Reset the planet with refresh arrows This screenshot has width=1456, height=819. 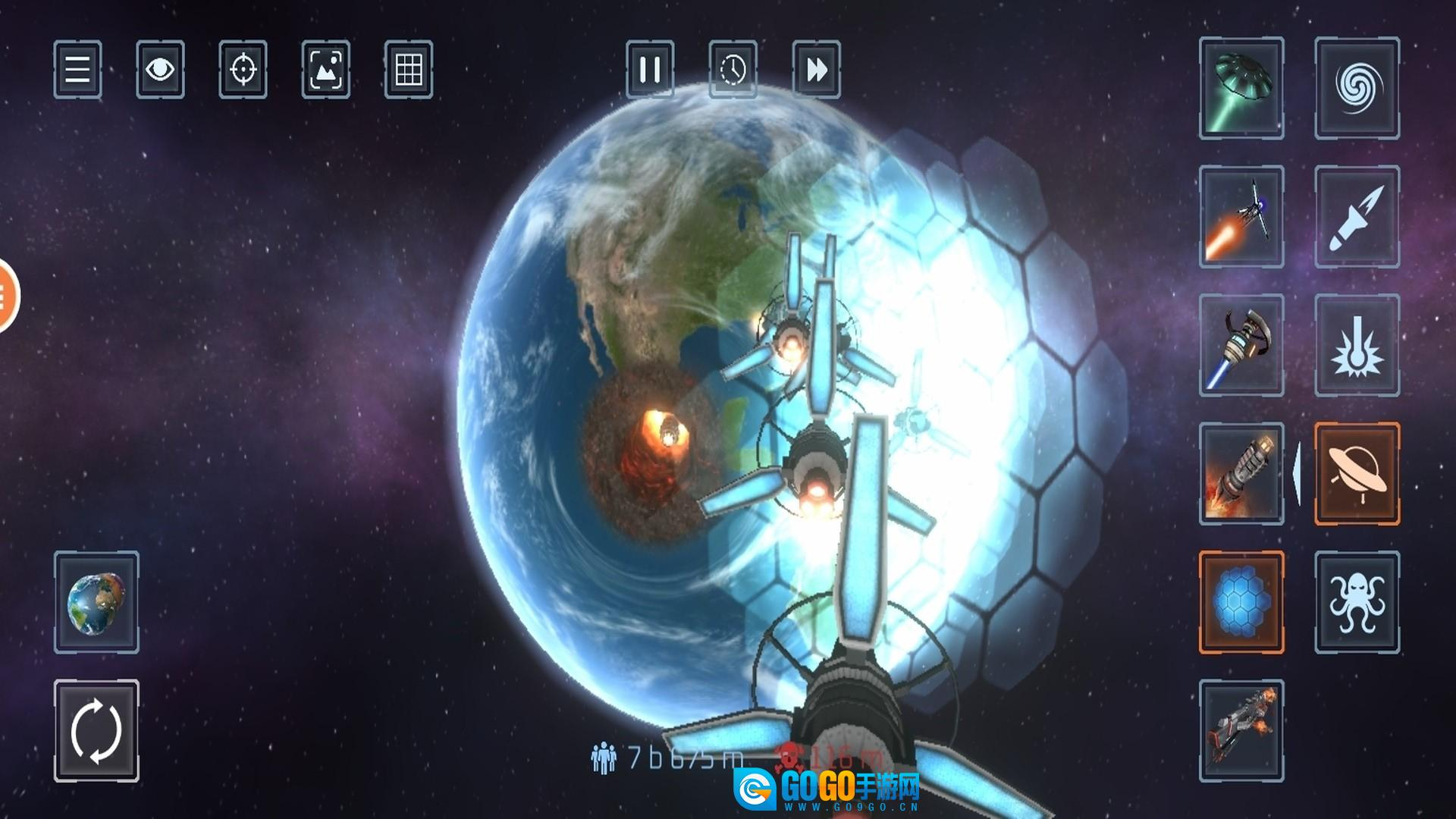96,731
